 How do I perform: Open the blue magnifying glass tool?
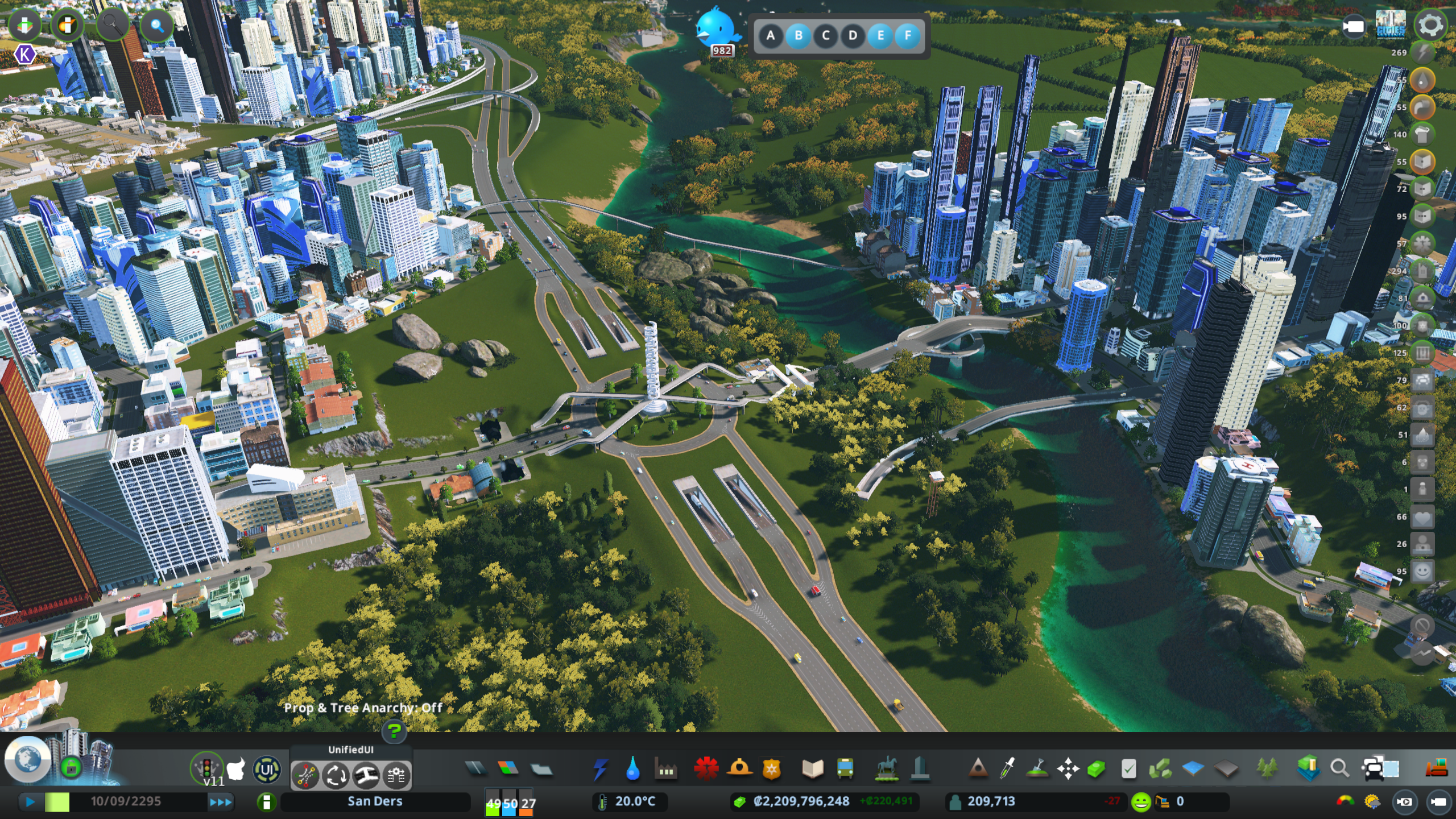coord(156,26)
